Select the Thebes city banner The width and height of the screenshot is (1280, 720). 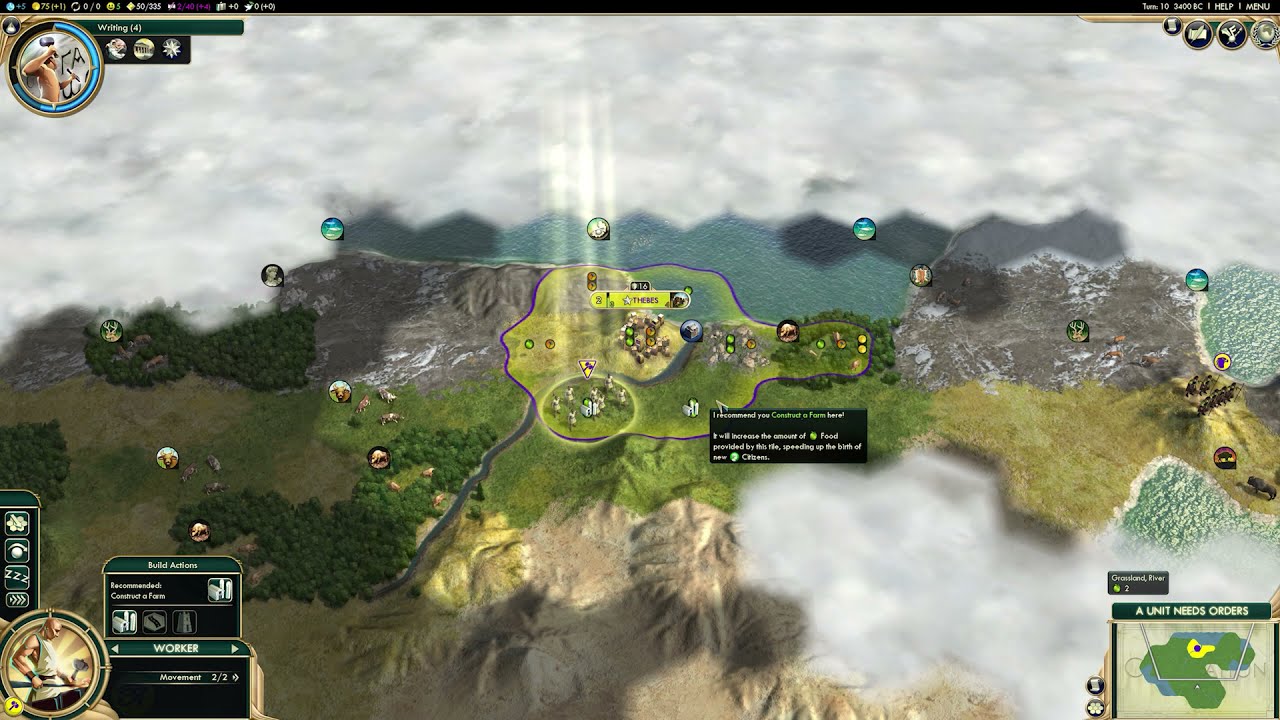click(x=640, y=300)
